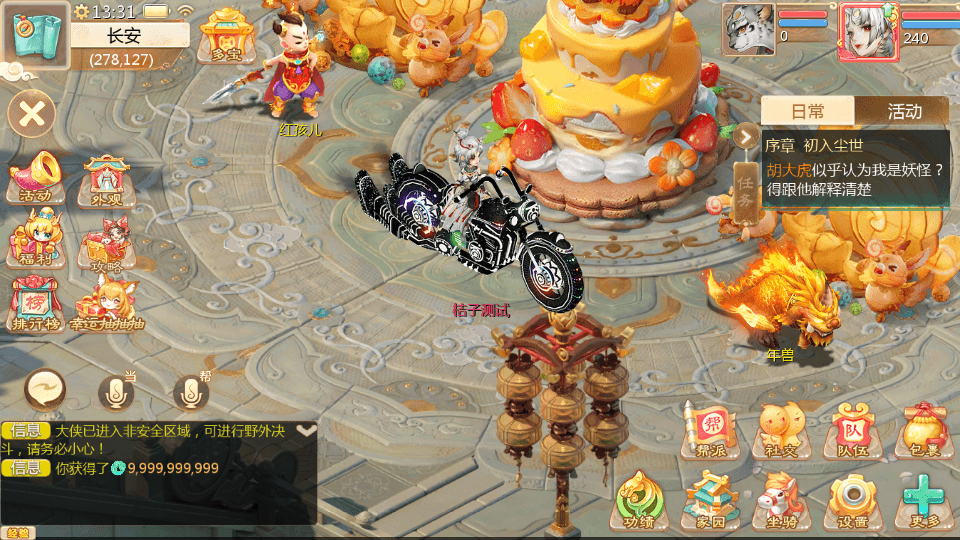The width and height of the screenshot is (960, 540).
Task: Open the 坐骑 mount menu
Action: [781, 498]
